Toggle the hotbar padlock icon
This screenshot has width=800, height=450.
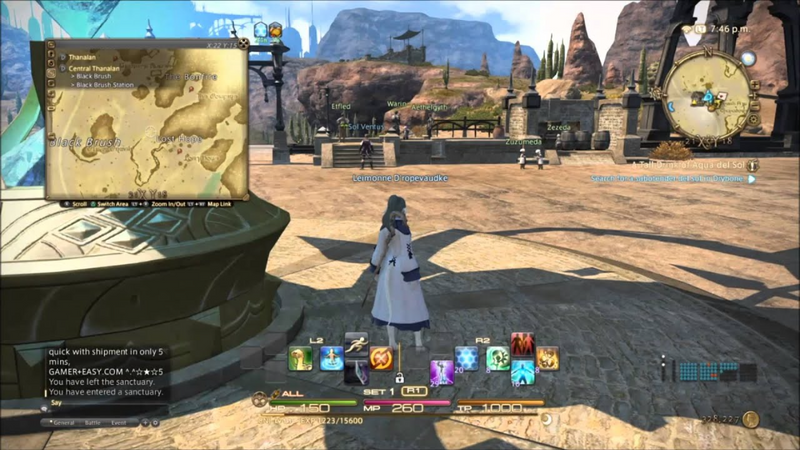click(399, 378)
